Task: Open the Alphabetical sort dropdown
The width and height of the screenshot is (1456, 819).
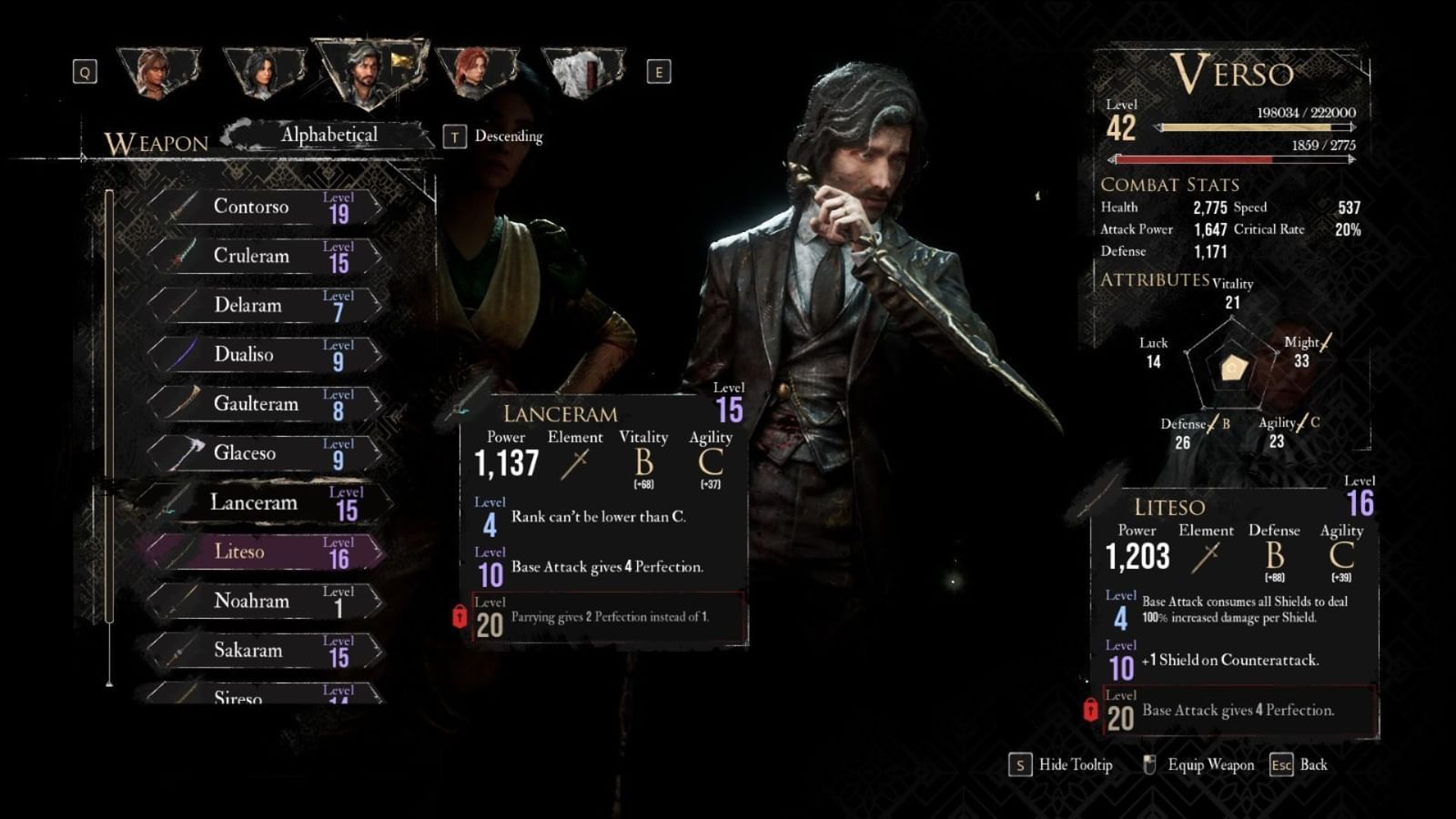Action: 330,133
